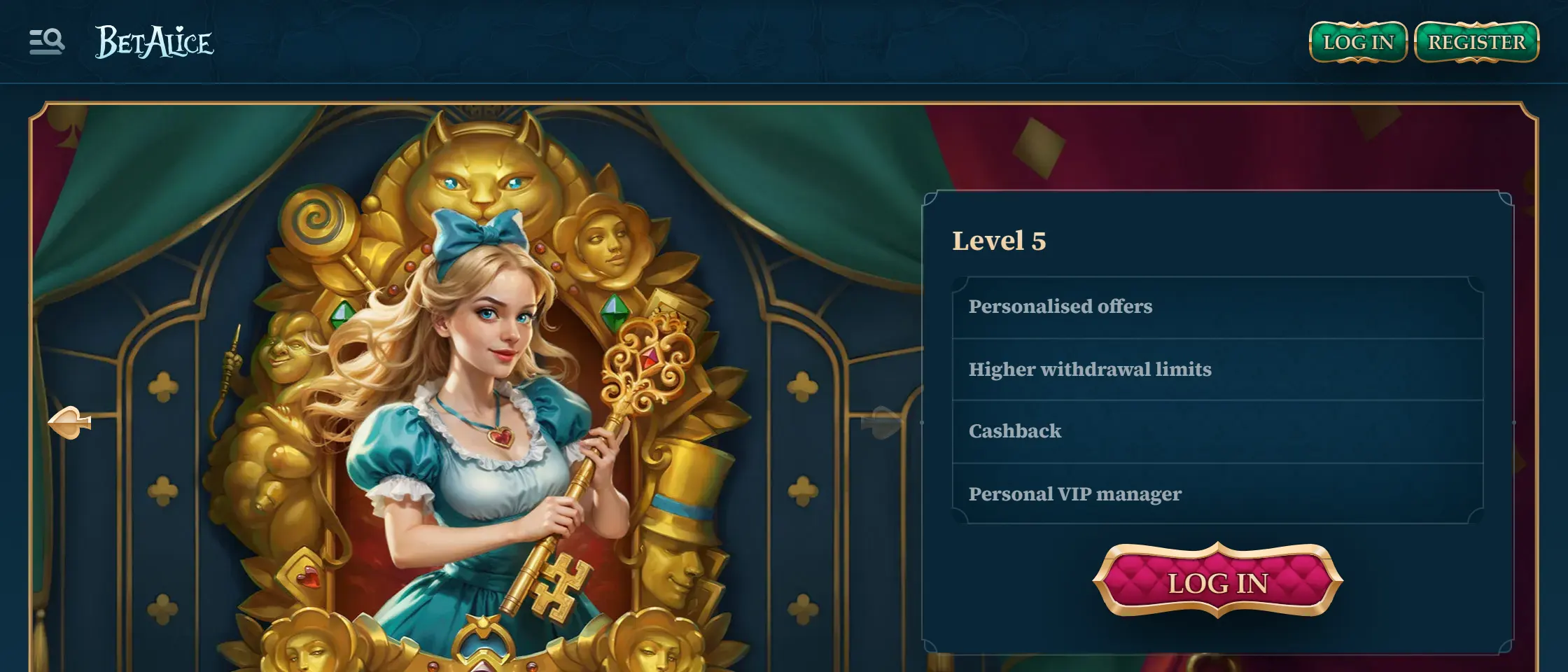Go to the BetAlice logo home link

[154, 42]
